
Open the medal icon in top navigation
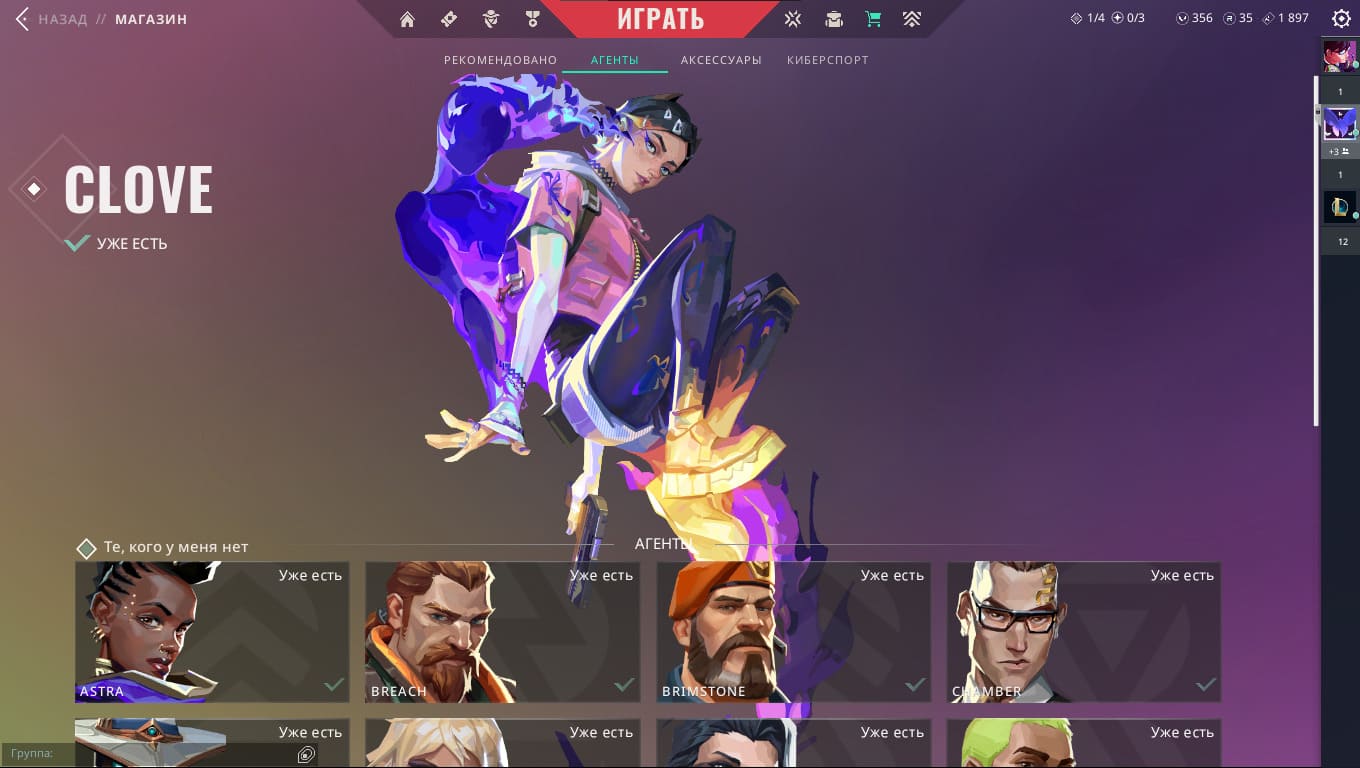click(x=532, y=19)
